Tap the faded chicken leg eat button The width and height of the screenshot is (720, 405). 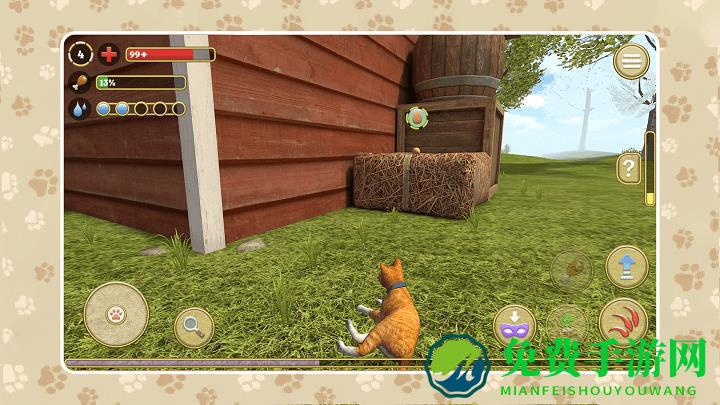point(571,270)
